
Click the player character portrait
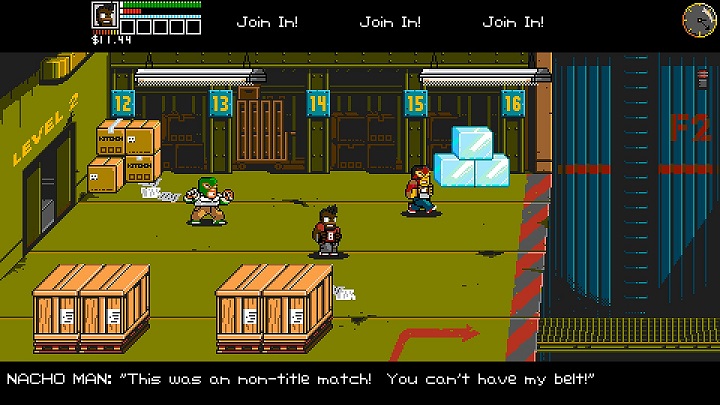click(x=104, y=15)
